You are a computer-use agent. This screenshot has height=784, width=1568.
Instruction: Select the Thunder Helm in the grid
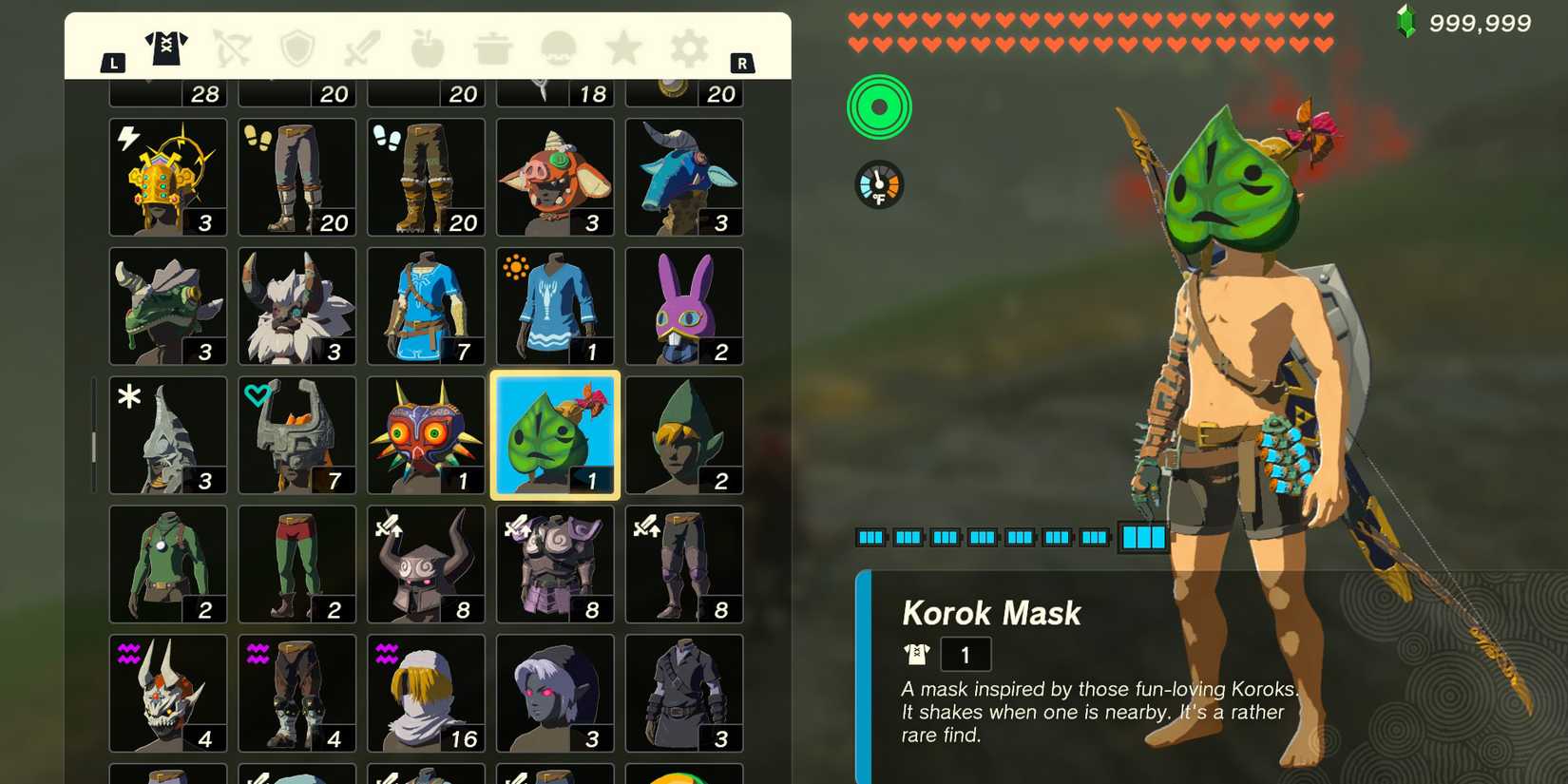[167, 177]
